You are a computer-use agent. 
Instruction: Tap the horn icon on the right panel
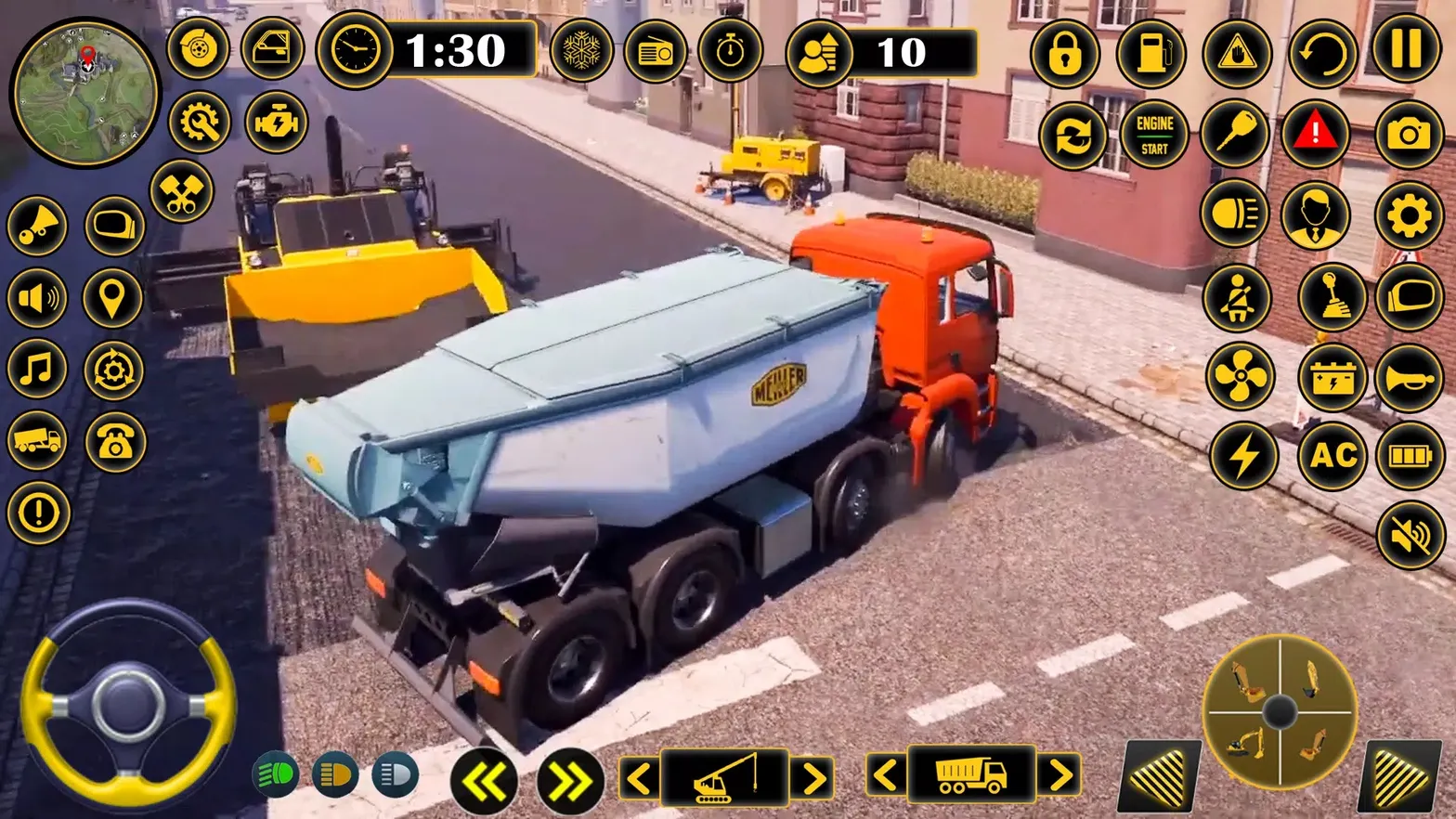coord(1408,378)
